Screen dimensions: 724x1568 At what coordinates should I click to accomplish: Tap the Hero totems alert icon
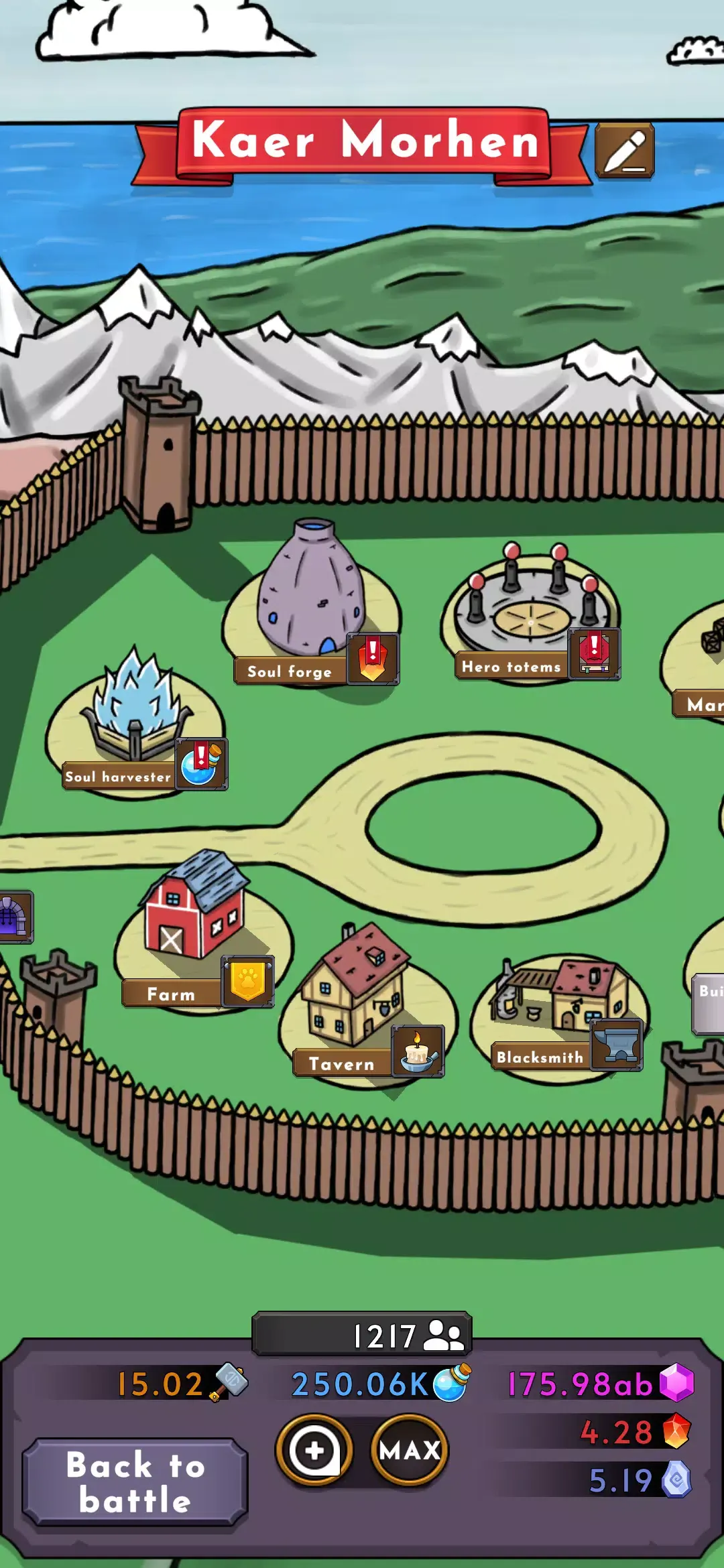594,654
